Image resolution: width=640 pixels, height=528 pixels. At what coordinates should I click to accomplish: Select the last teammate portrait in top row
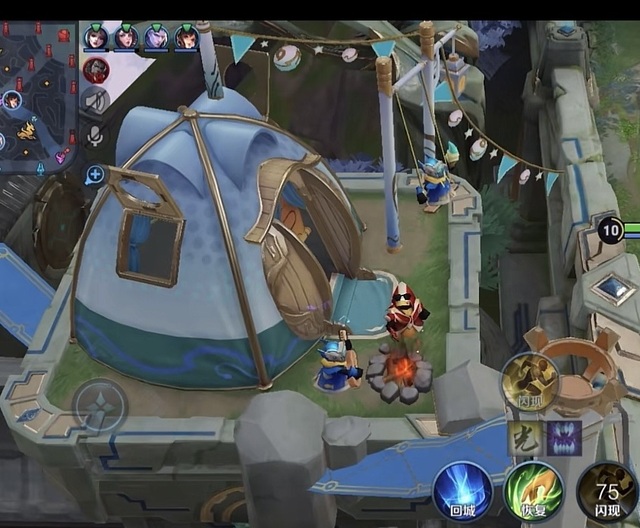(186, 37)
